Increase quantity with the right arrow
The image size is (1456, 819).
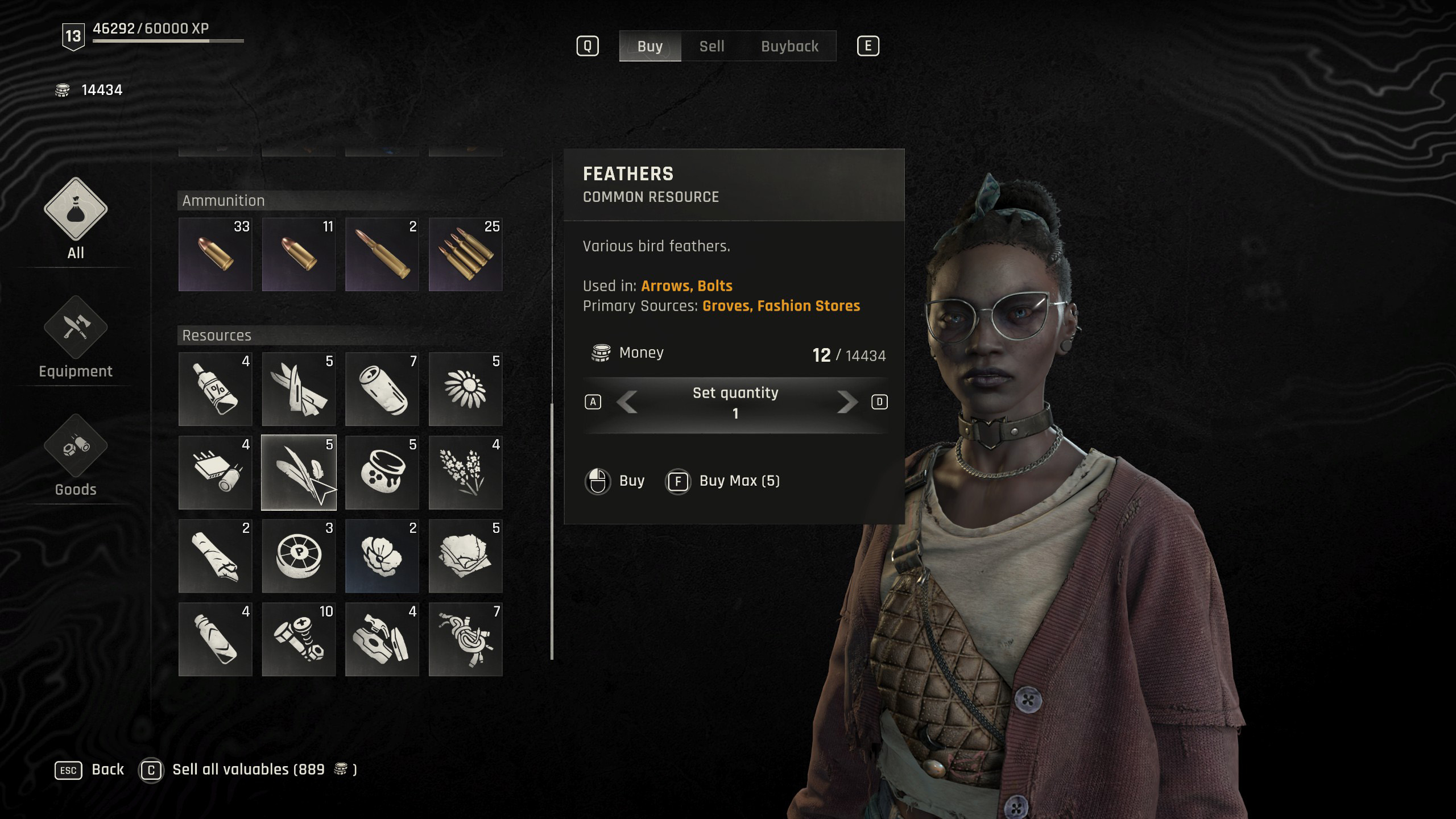pyautogui.click(x=847, y=402)
